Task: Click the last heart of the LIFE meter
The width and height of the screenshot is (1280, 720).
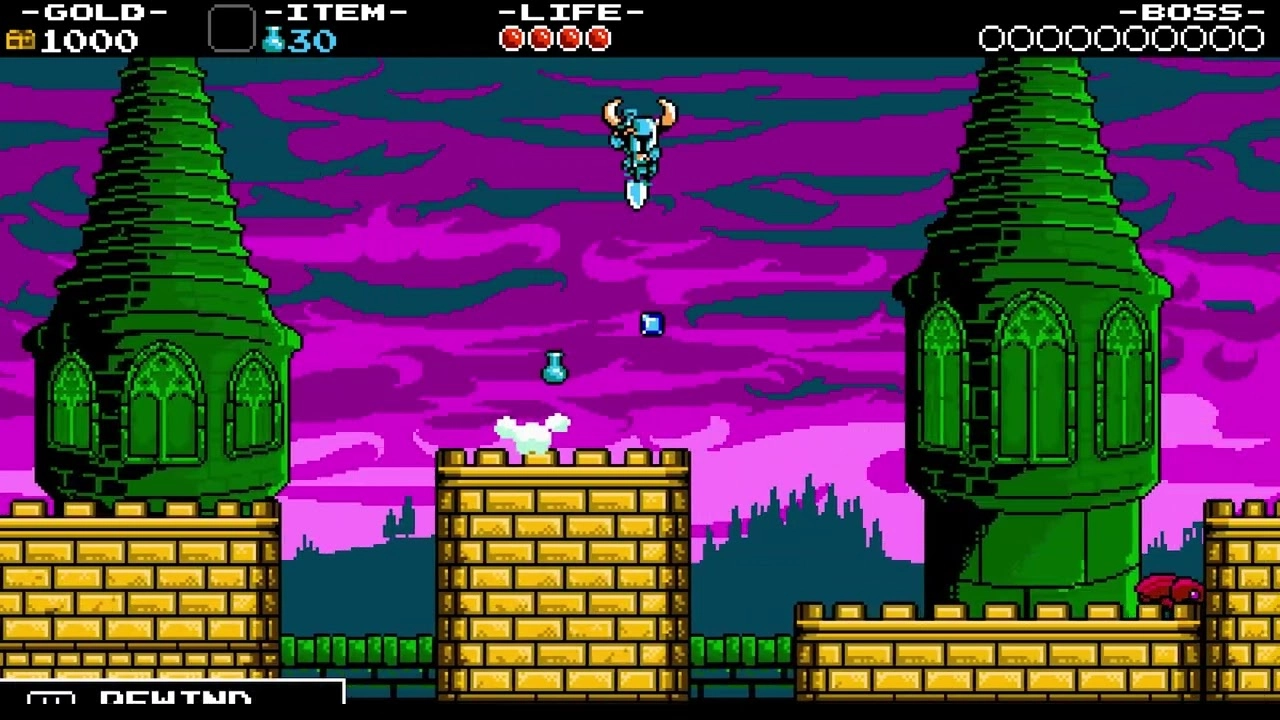Action: 598,39
